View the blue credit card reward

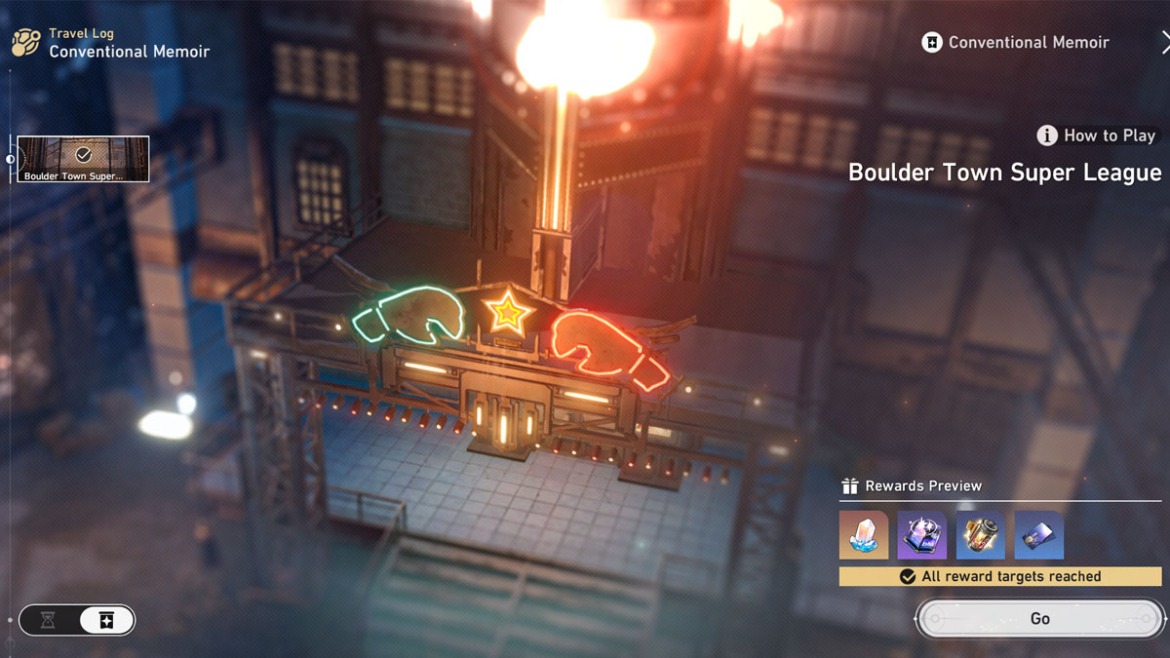point(1038,535)
